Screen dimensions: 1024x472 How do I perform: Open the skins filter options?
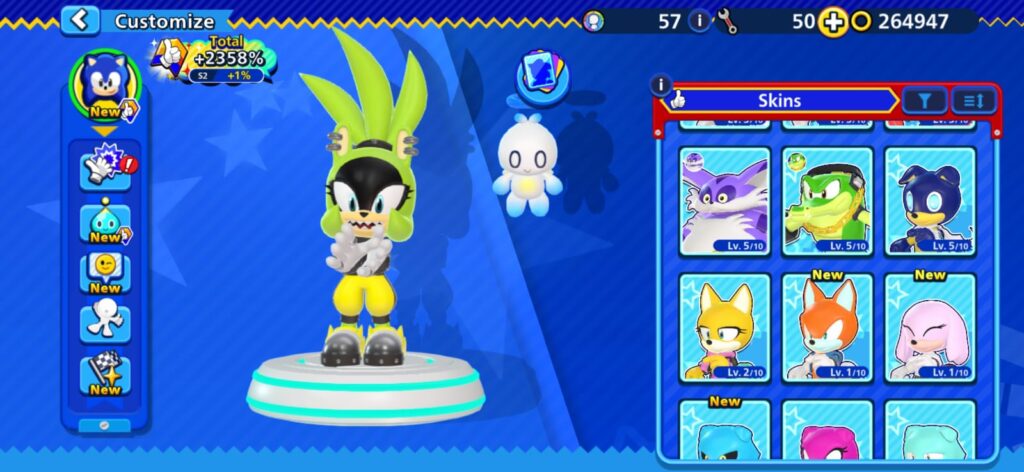[x=924, y=99]
